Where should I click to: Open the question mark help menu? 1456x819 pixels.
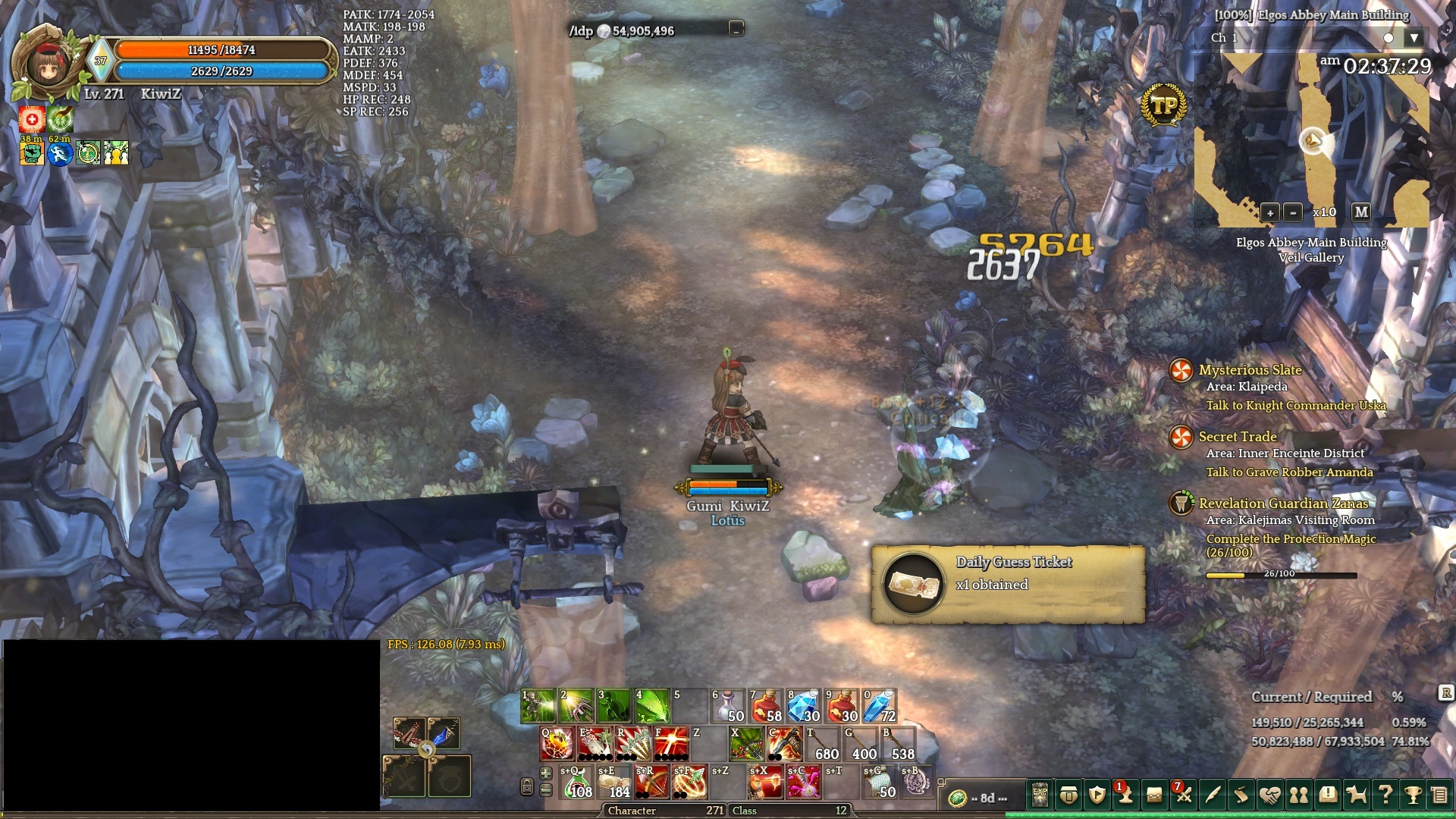[1385, 795]
